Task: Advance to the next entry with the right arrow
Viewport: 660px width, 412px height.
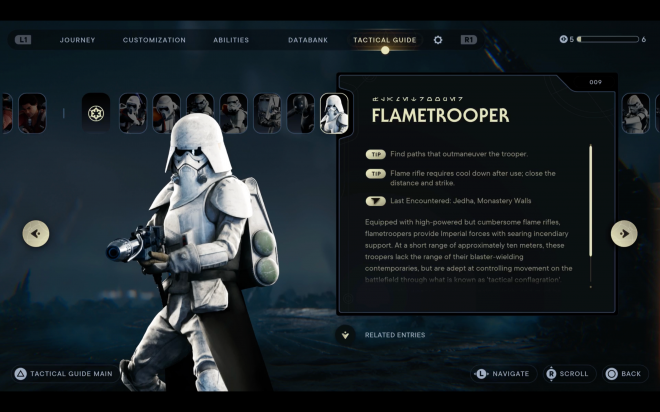Action: point(624,234)
